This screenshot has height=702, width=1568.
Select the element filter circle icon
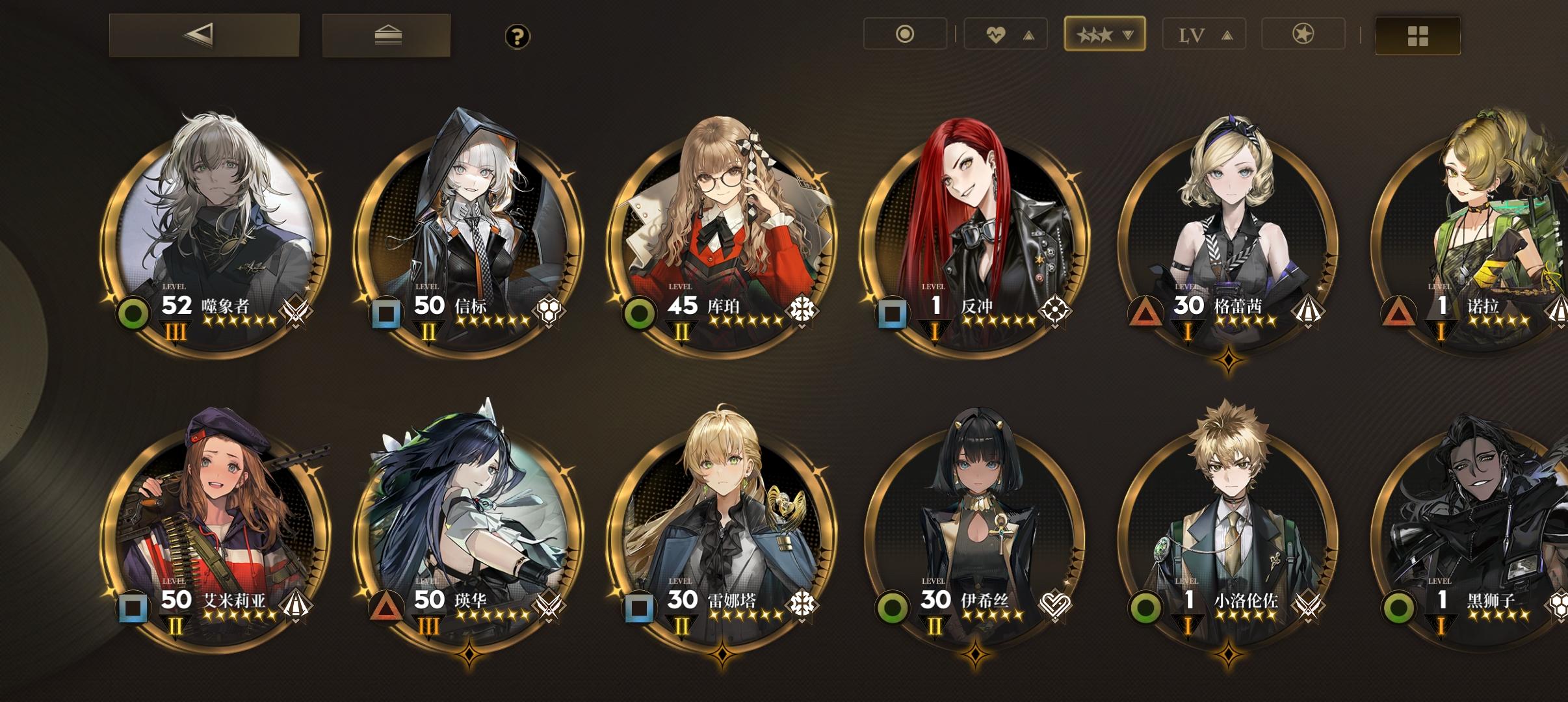[x=905, y=34]
